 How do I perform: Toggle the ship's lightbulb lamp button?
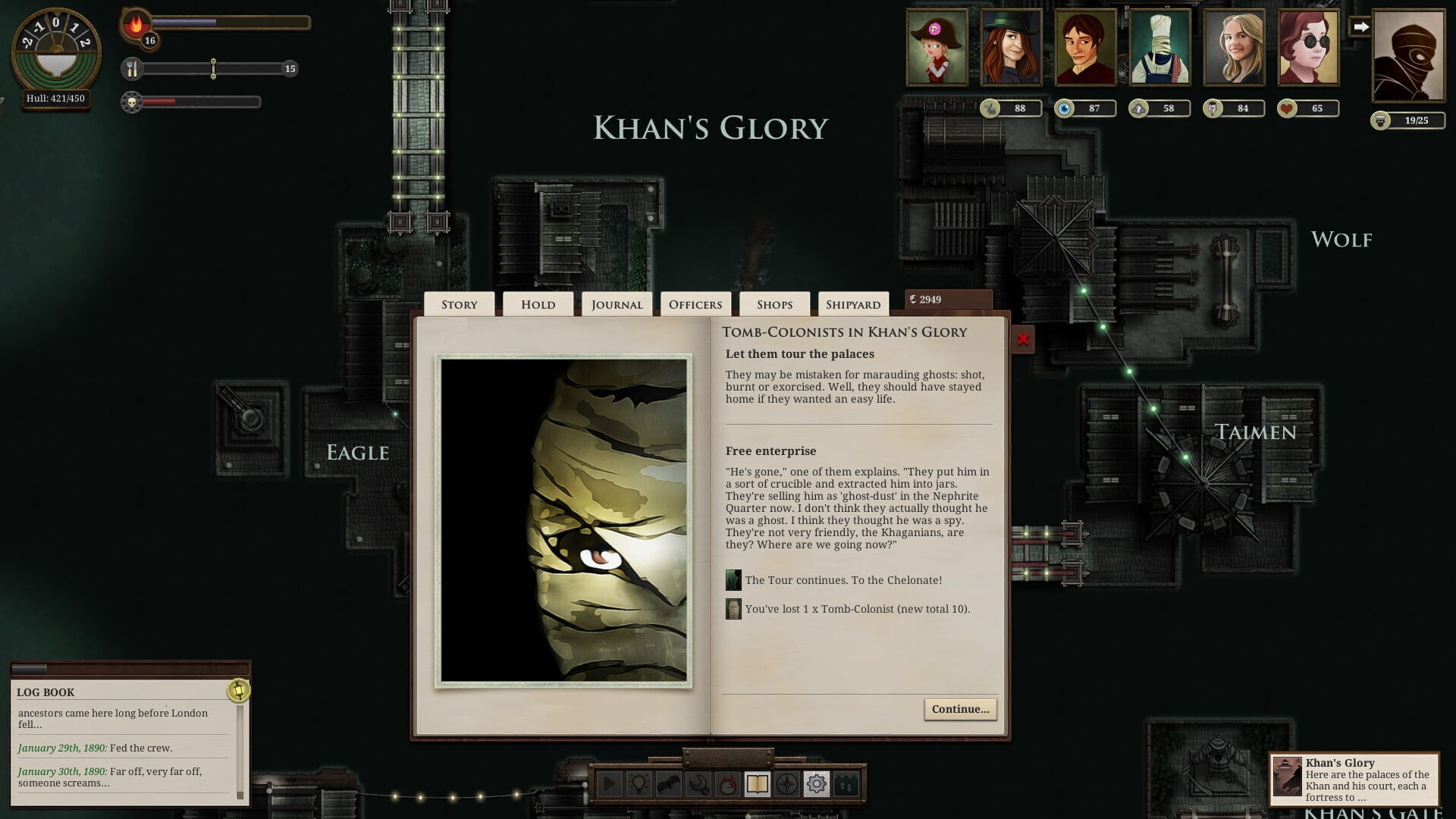click(639, 783)
